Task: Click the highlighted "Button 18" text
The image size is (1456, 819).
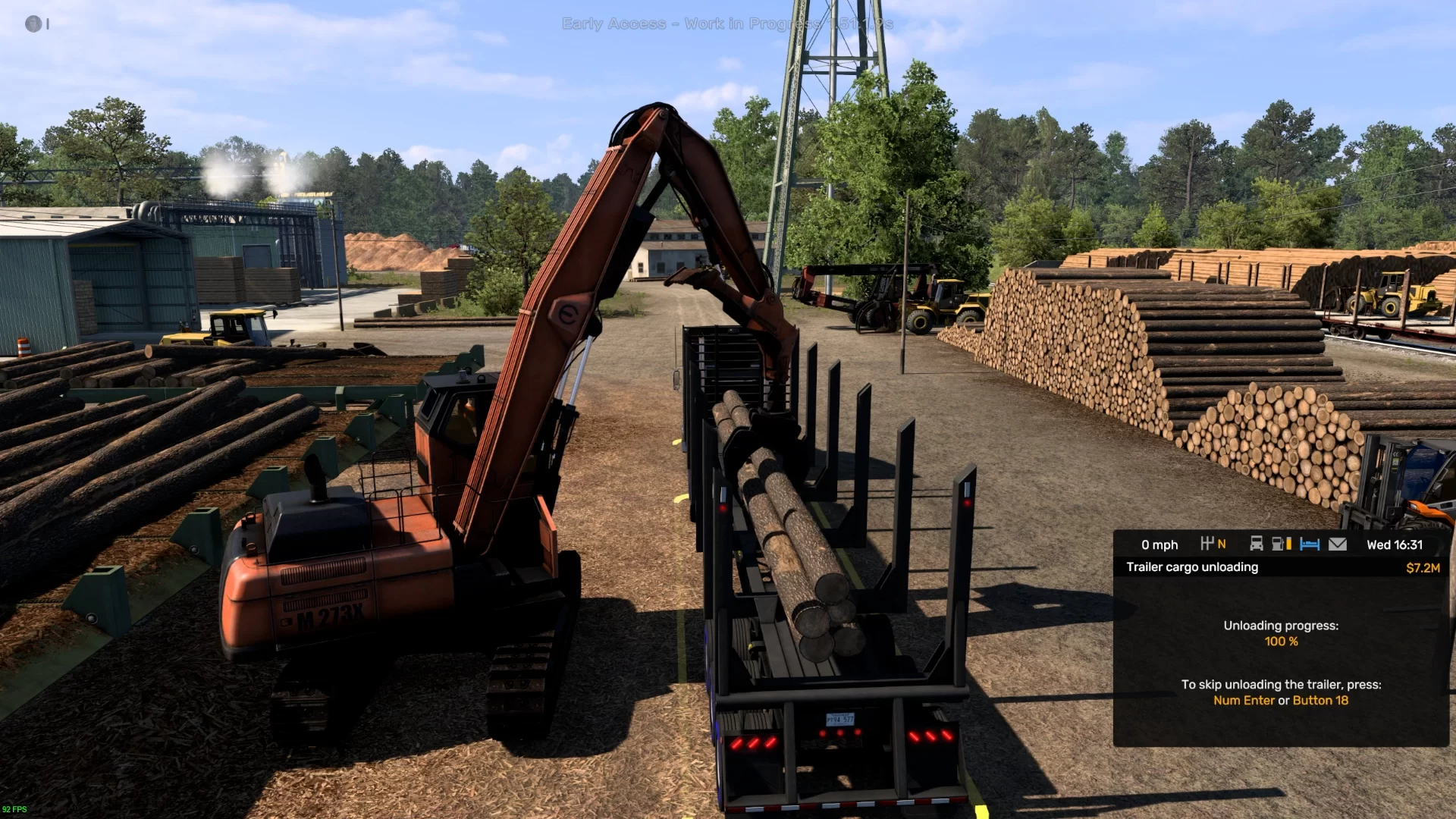Action: (1319, 700)
